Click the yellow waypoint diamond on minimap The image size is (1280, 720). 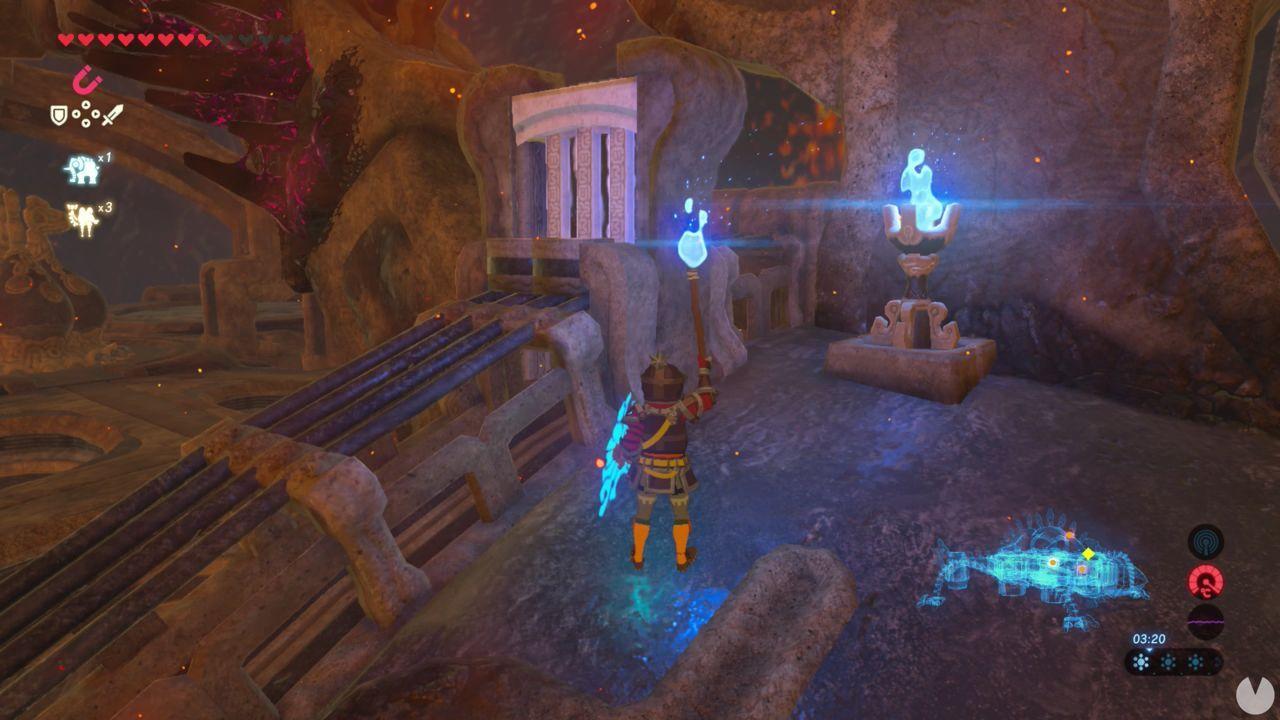[1089, 554]
